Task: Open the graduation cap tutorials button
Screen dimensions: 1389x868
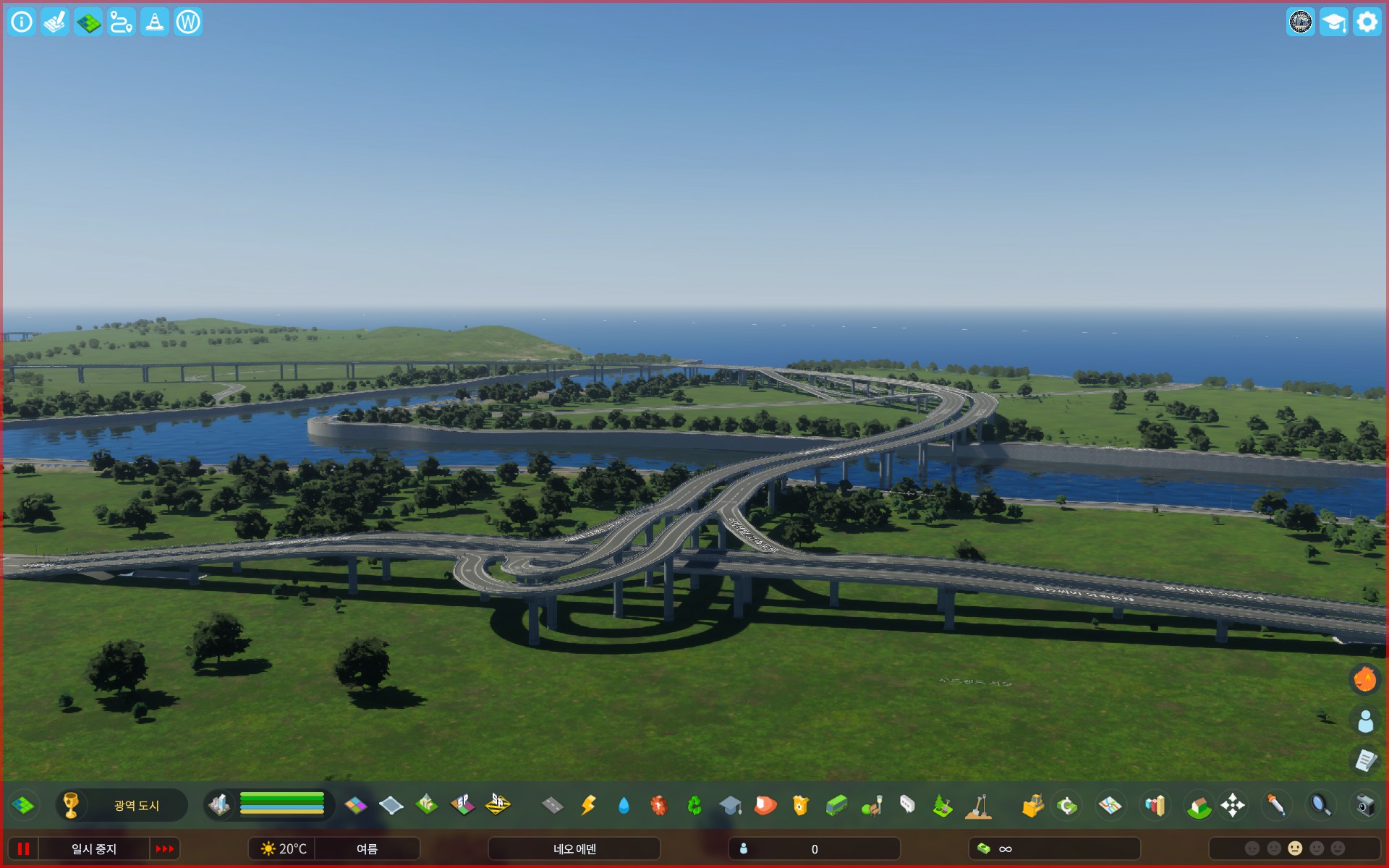Action: coord(1333,22)
